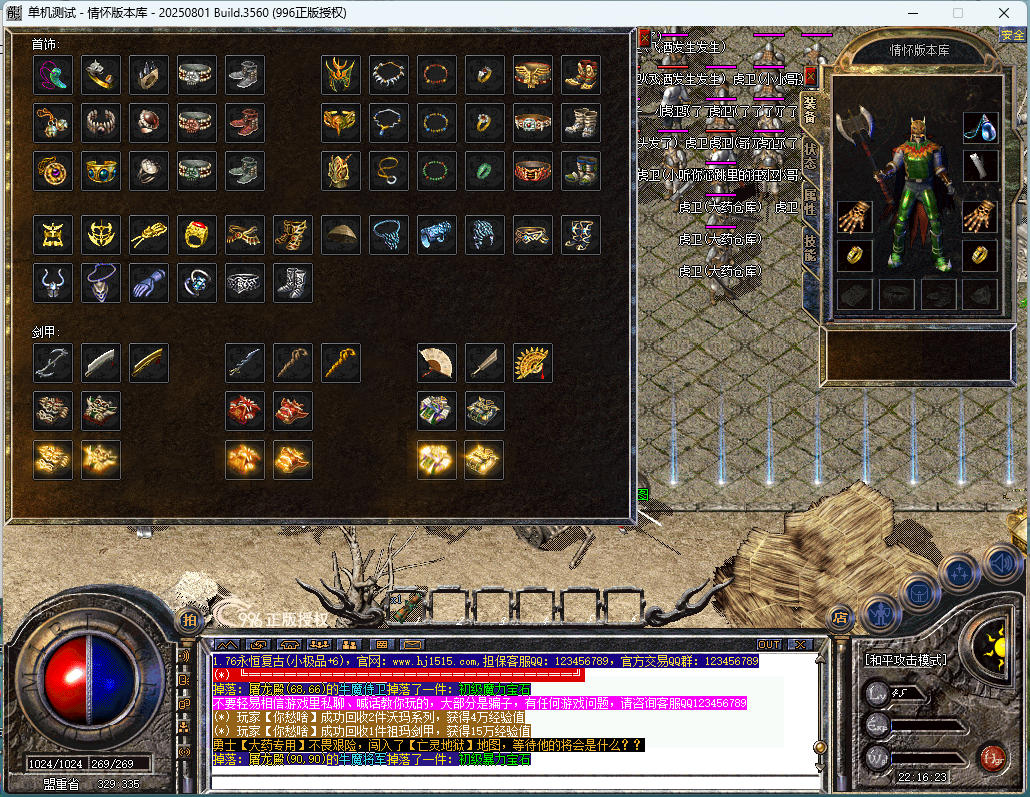The image size is (1030, 797).
Task: Select the green jade ring item
Action: coord(485,171)
